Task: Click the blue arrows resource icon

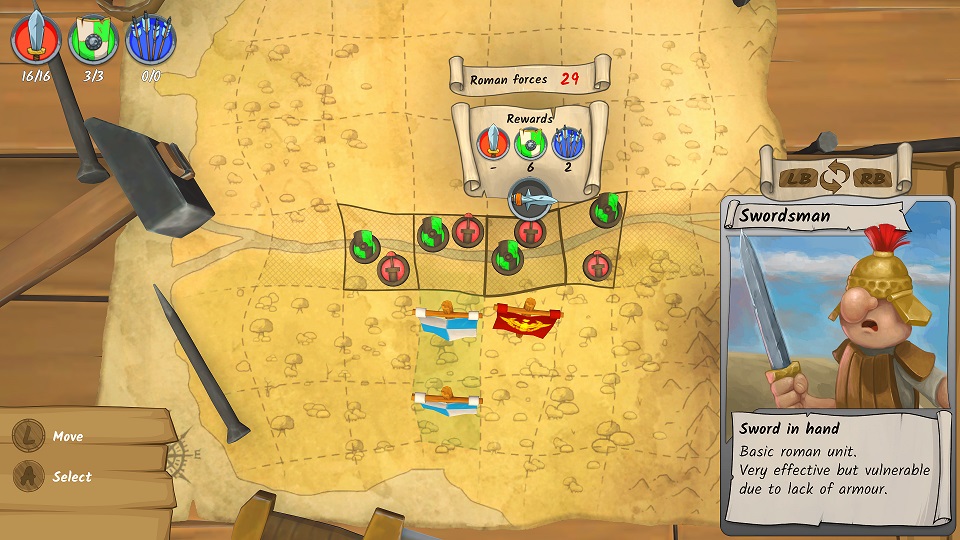Action: click(x=151, y=40)
